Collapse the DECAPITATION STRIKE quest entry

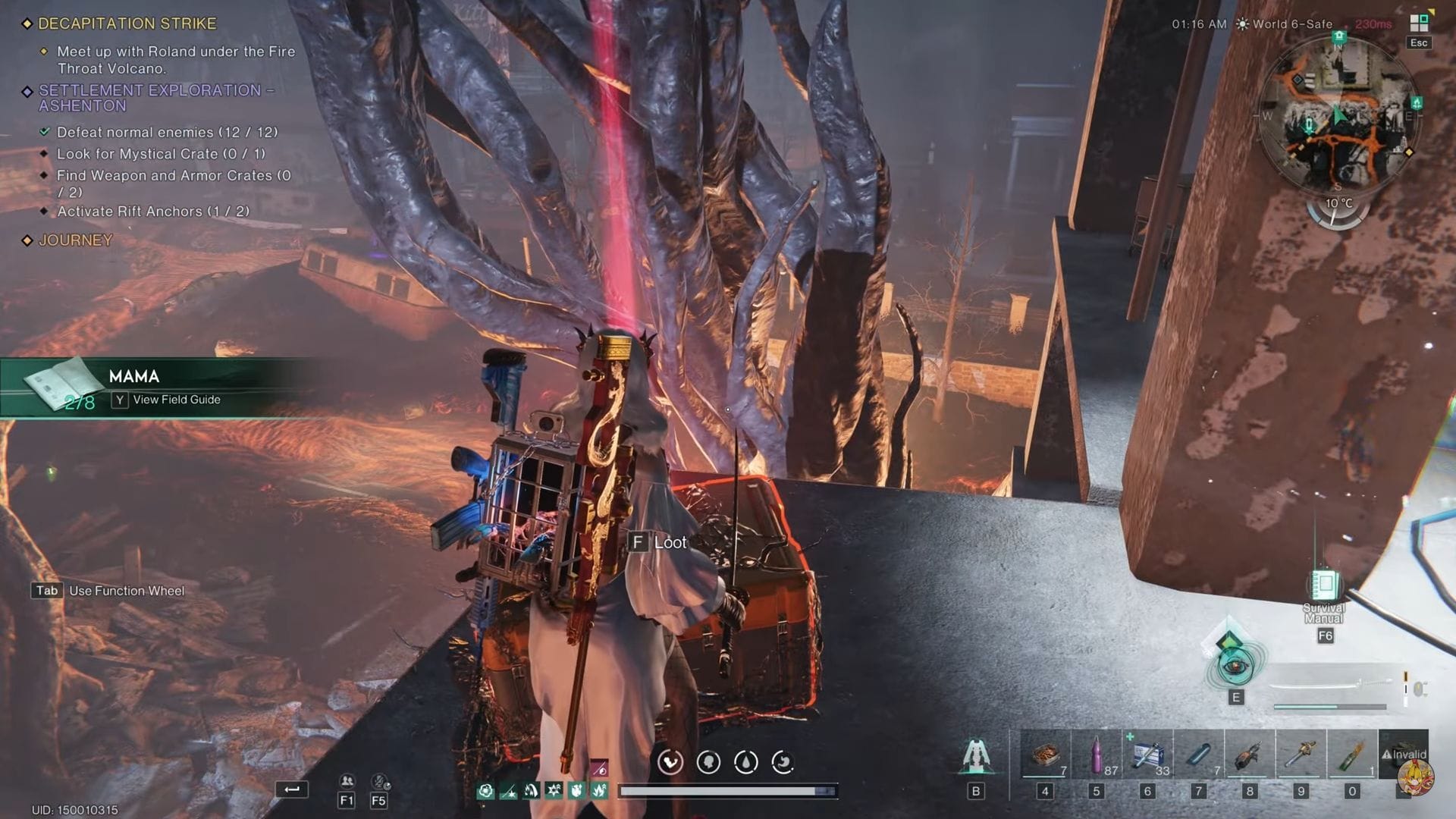click(129, 24)
